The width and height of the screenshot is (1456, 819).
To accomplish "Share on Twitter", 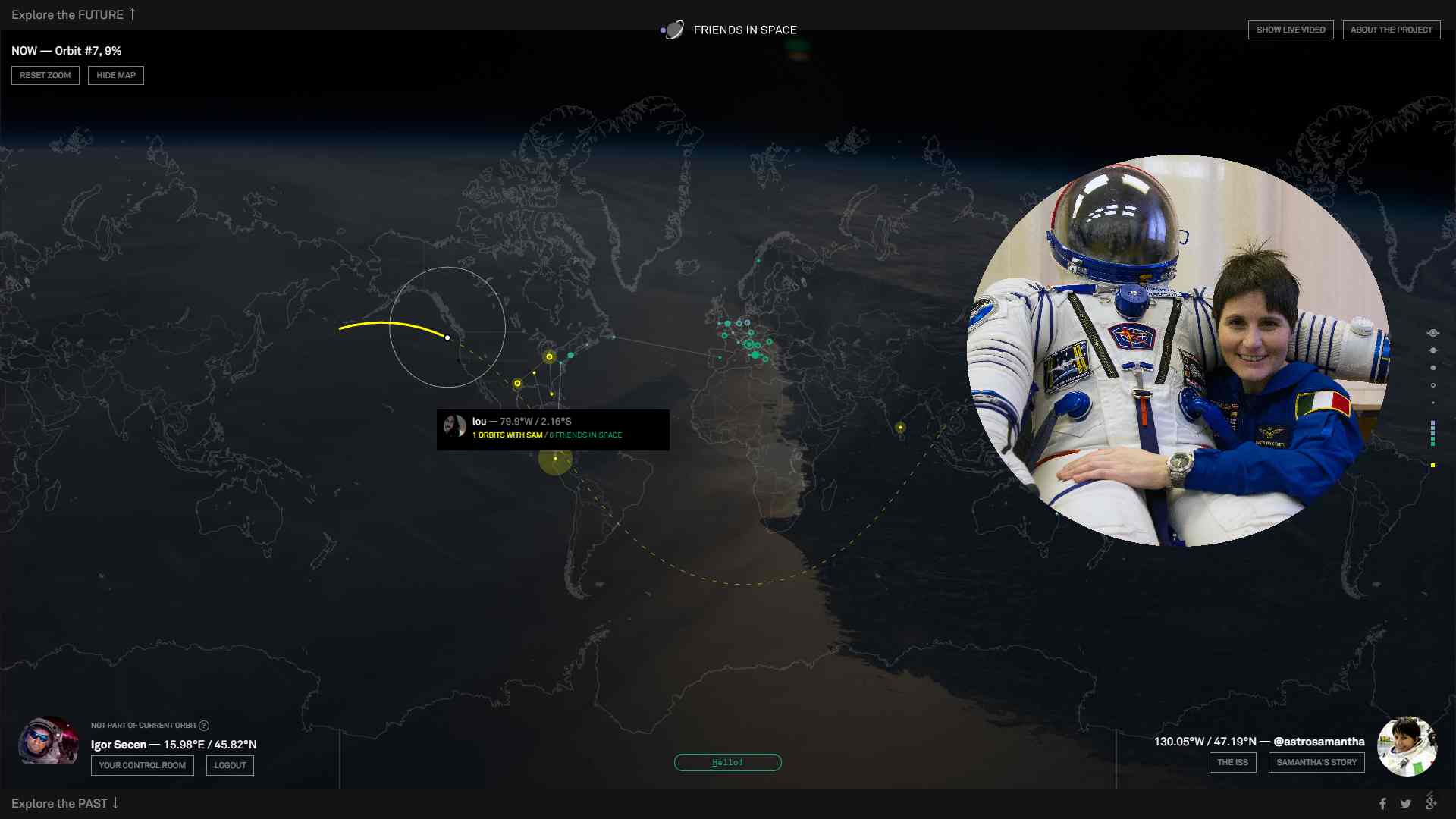I will pyautogui.click(x=1406, y=804).
